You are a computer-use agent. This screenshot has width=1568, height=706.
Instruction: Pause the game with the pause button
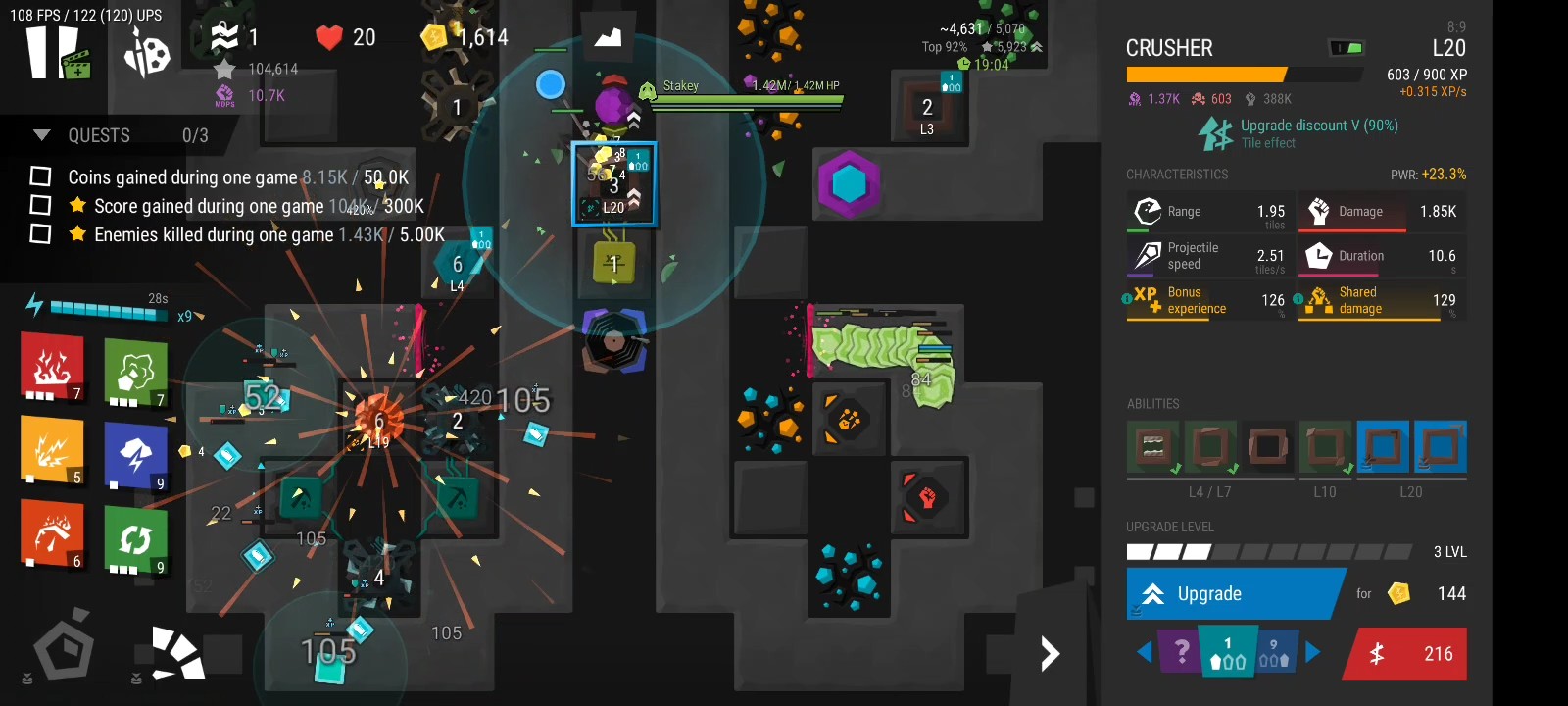click(51, 51)
